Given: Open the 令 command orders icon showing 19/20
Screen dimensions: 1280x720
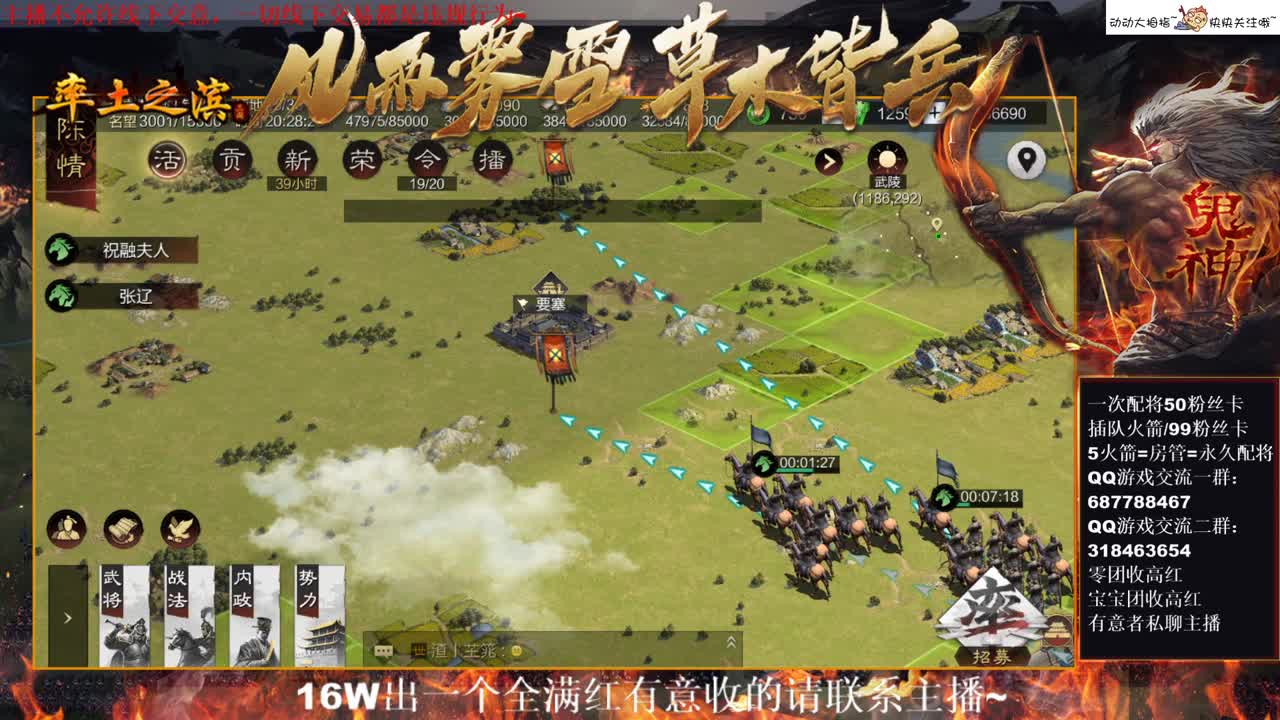Looking at the screenshot, I should tap(427, 160).
